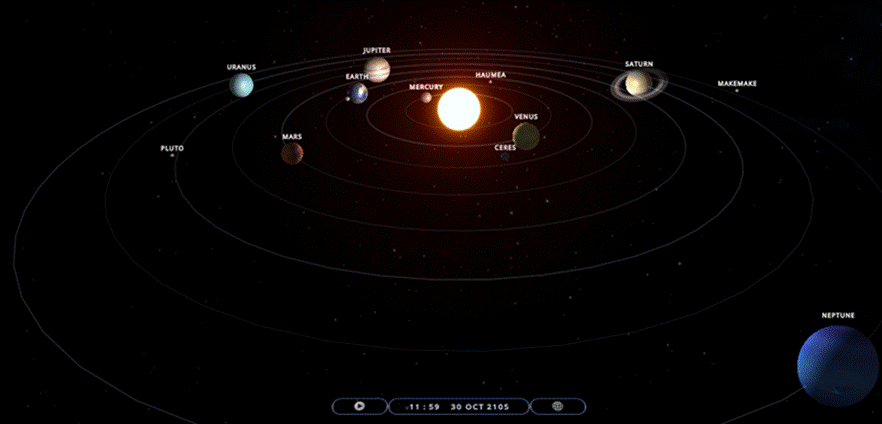882x424 pixels.
Task: Choose the Venus label
Action: [526, 116]
